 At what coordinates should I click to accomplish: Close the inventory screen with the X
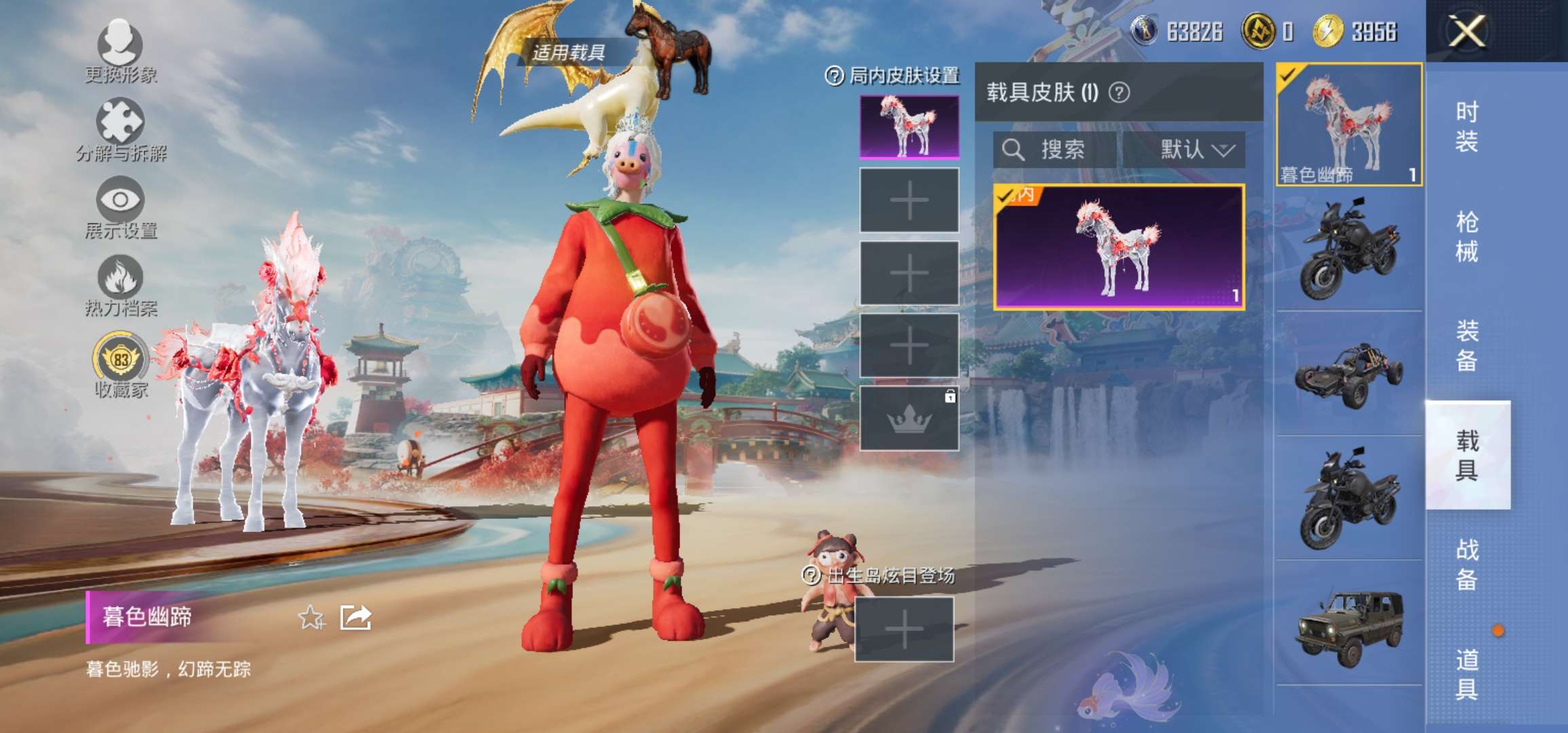pyautogui.click(x=1466, y=31)
